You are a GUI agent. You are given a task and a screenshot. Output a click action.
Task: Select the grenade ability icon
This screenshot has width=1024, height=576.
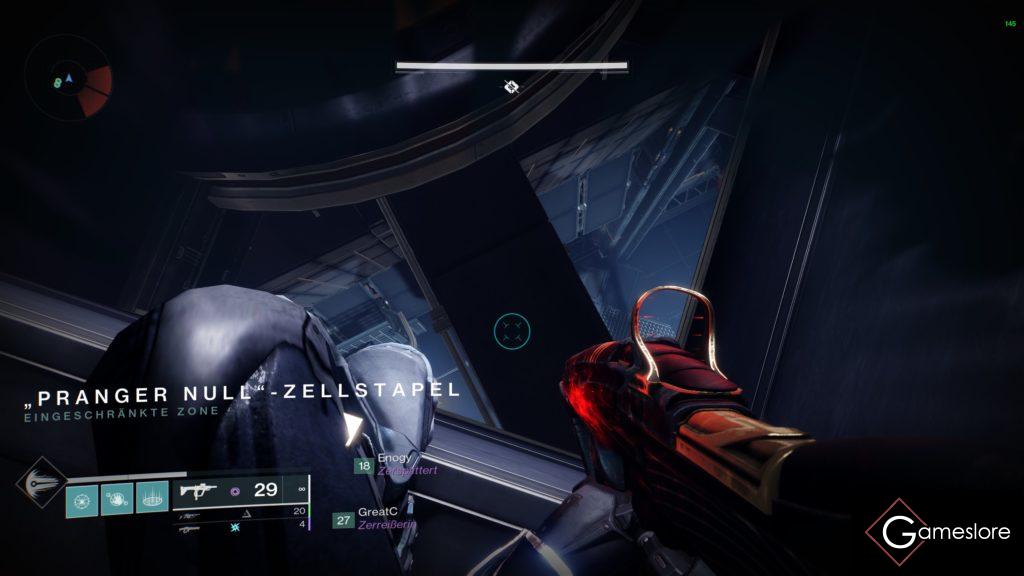click(x=82, y=498)
